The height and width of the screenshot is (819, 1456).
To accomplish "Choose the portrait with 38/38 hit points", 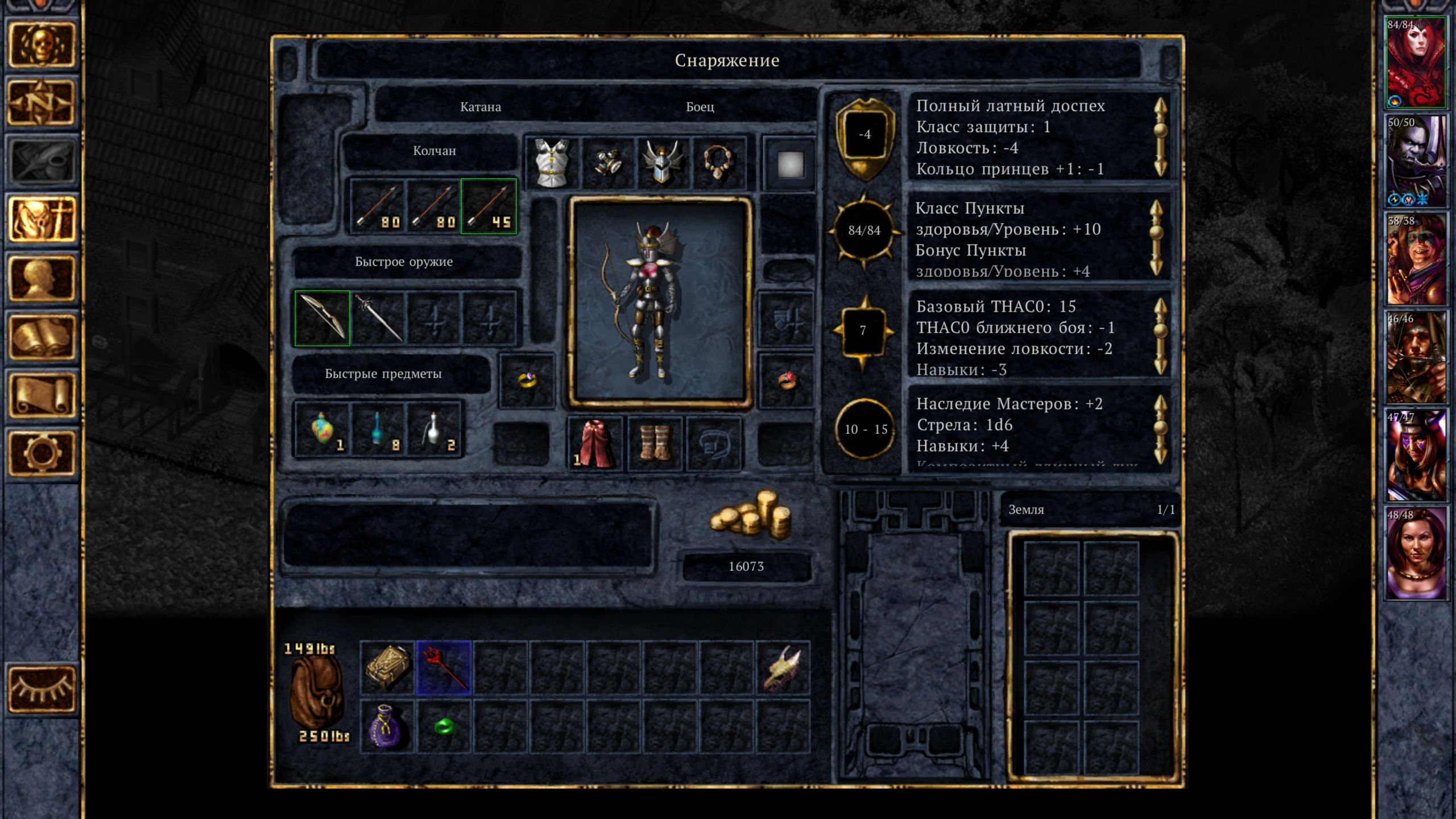I will point(1415,259).
